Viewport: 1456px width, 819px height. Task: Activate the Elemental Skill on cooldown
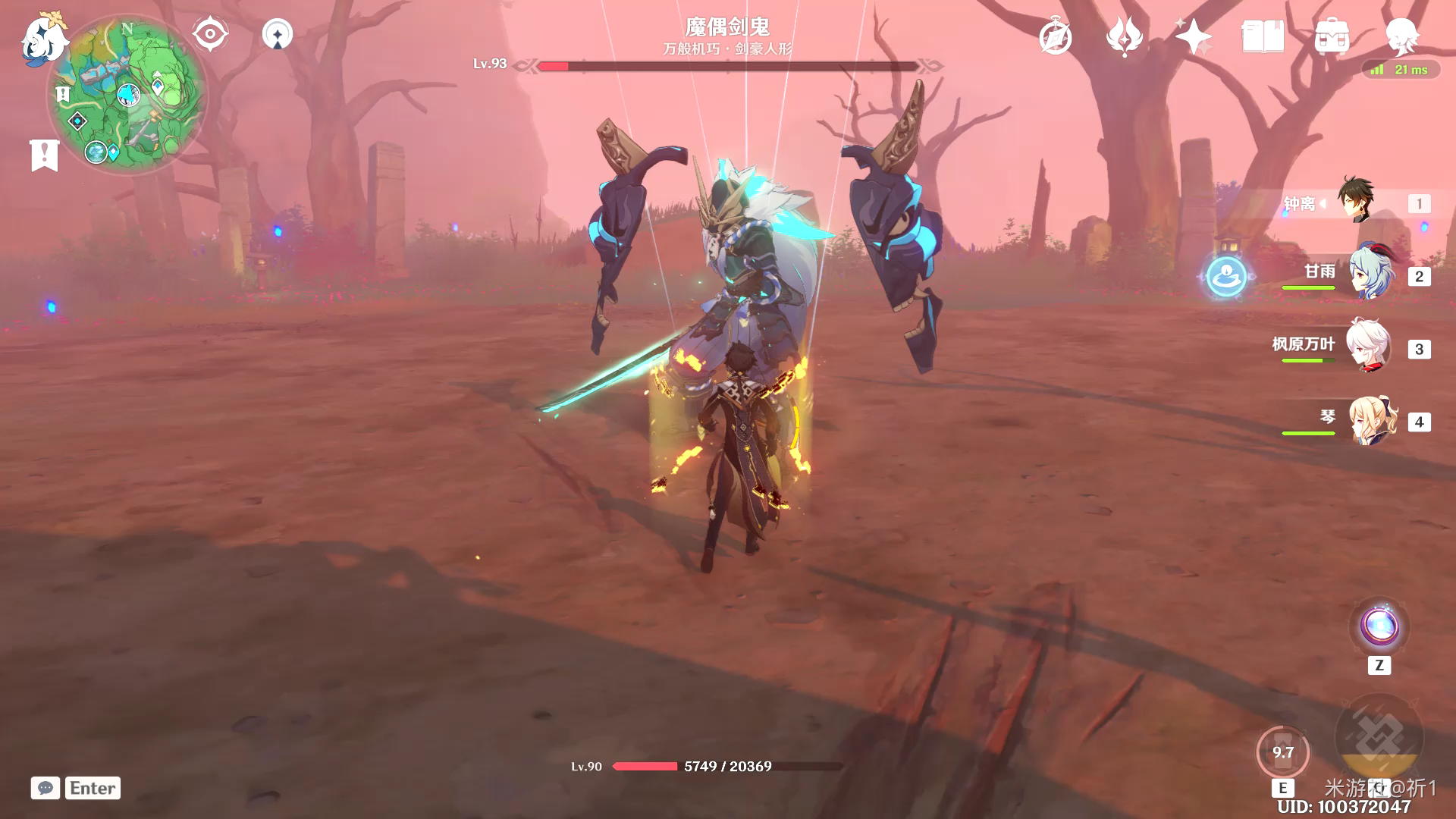coord(1282,753)
